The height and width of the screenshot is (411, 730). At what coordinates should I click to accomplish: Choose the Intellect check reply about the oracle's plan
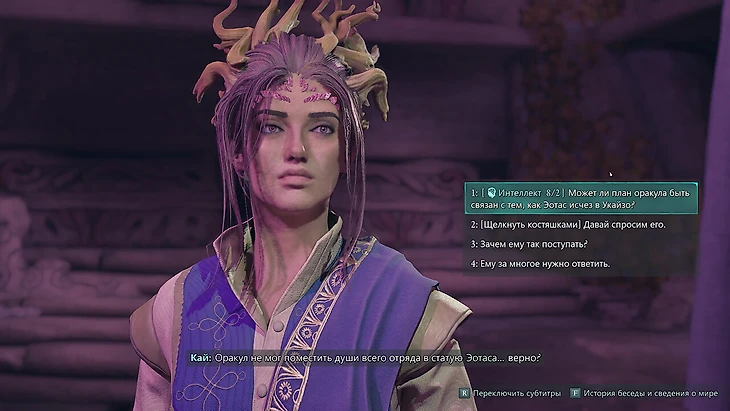(581, 197)
